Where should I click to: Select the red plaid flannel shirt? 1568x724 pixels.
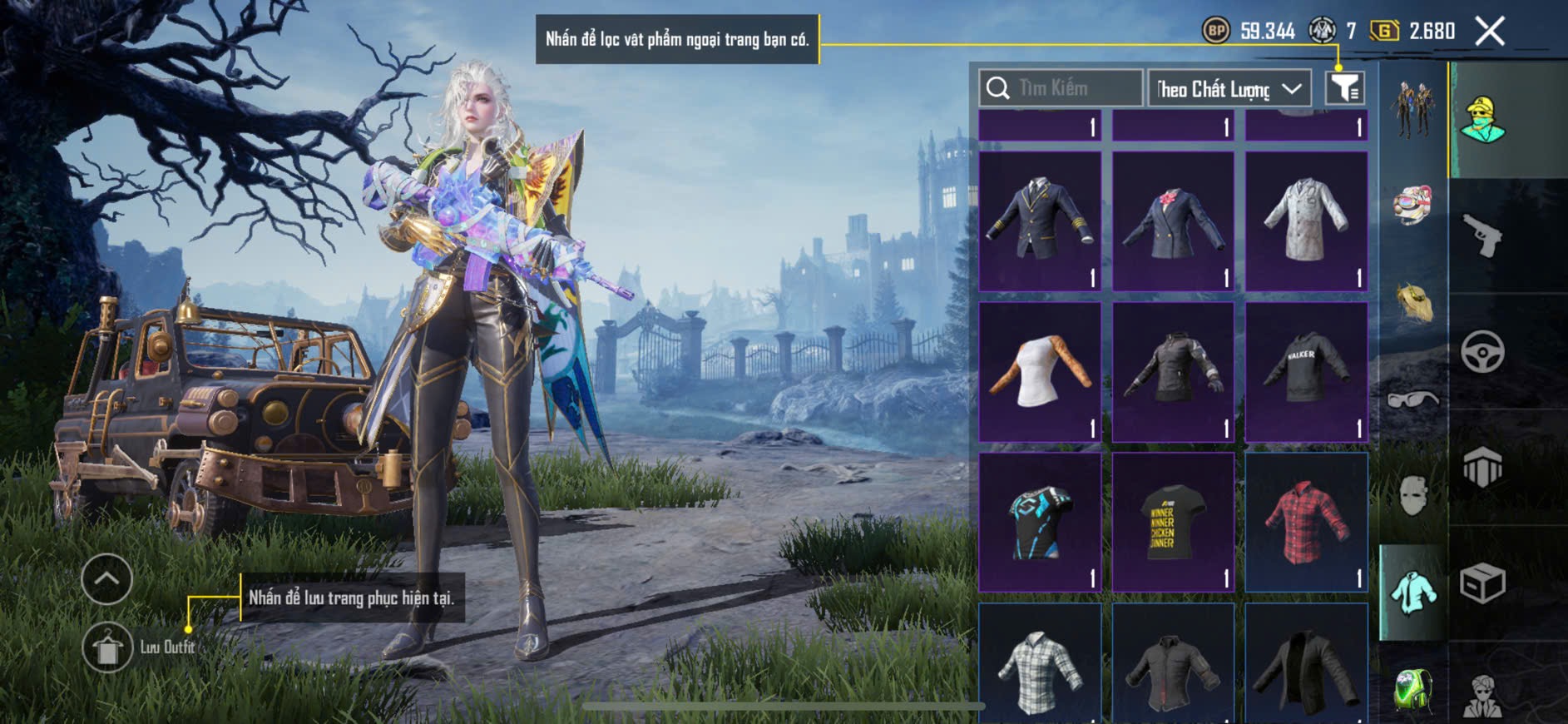pos(1306,522)
